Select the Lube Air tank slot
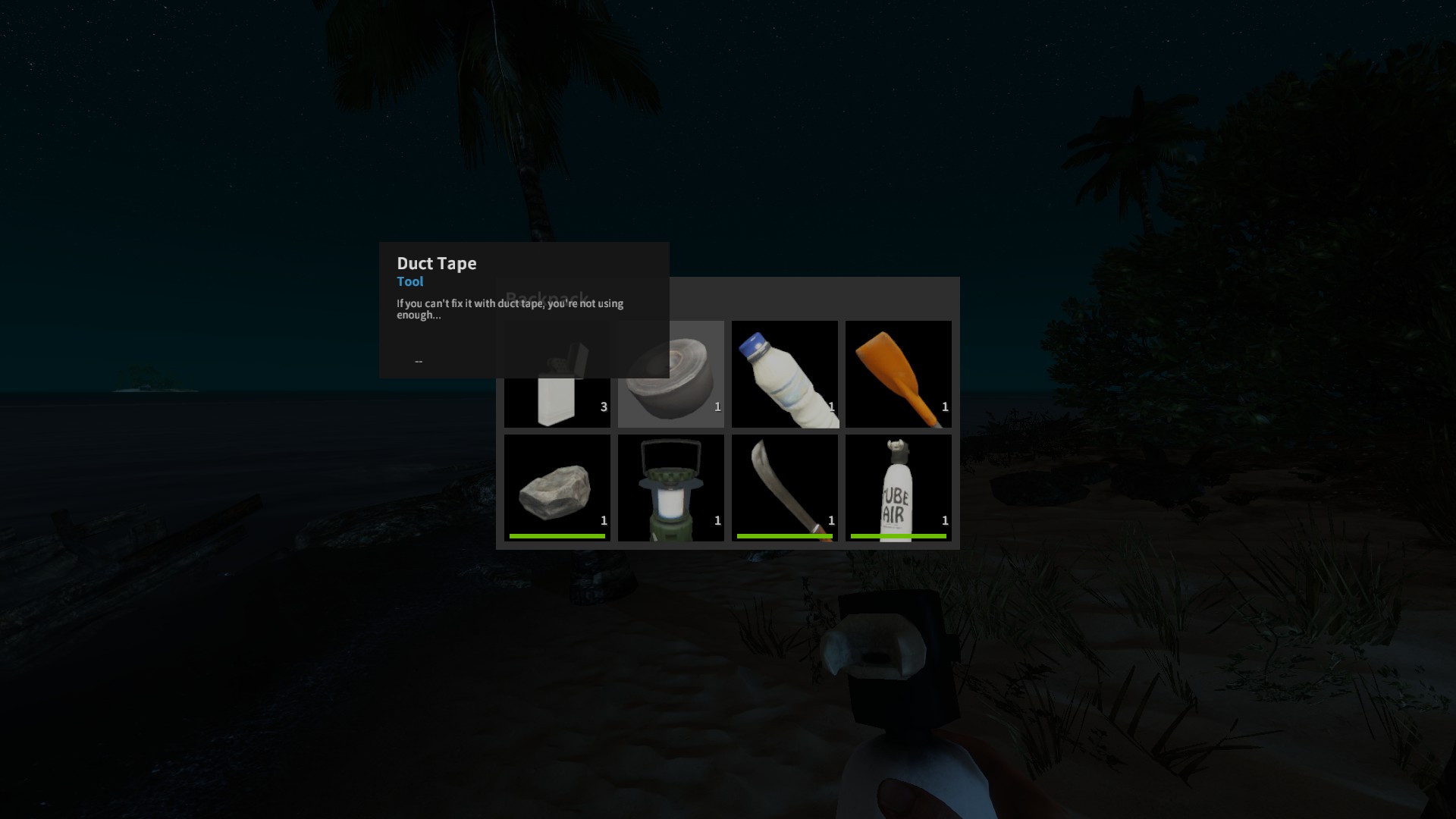 (899, 488)
